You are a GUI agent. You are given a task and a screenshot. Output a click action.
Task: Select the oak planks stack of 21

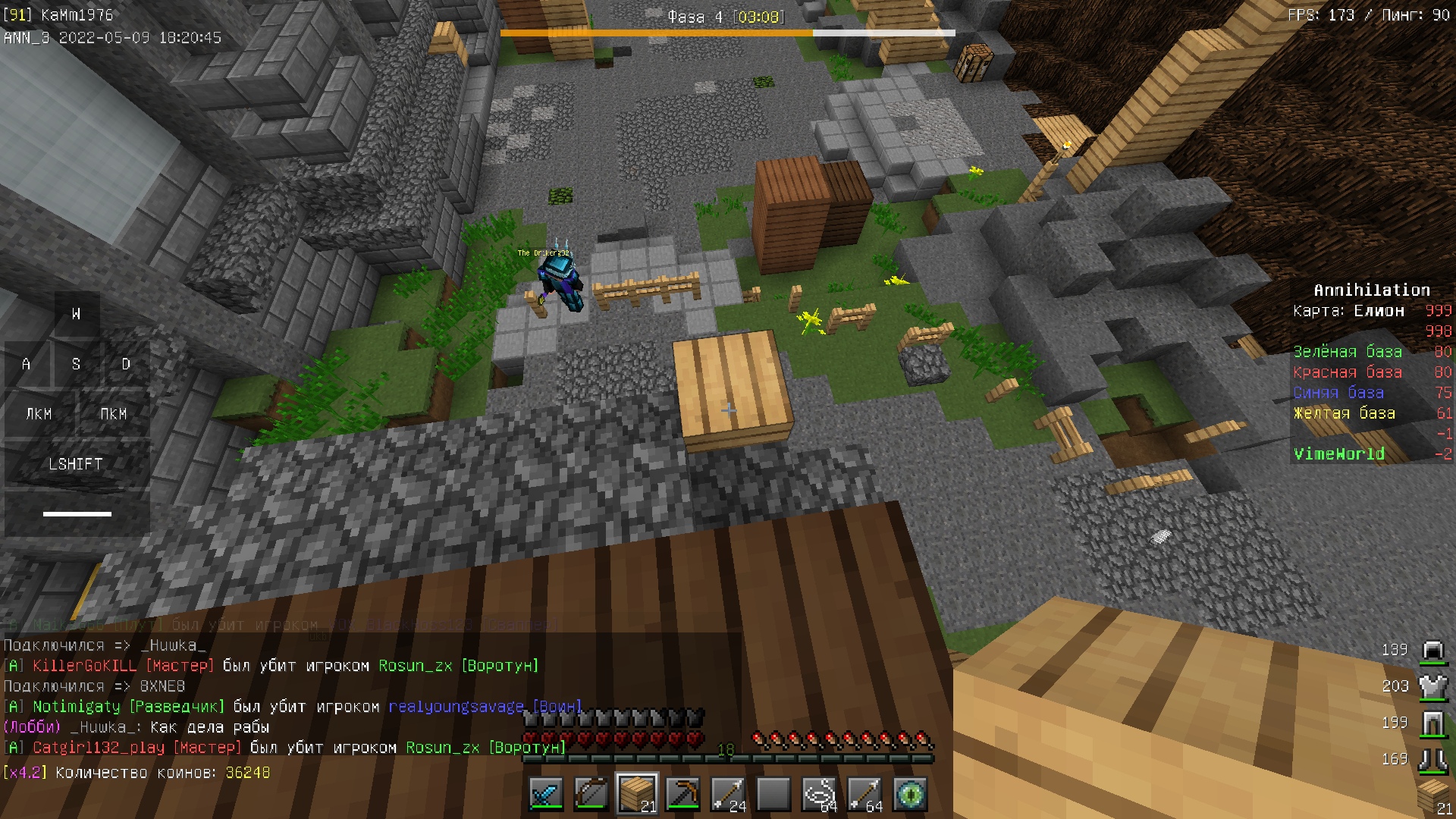tap(637, 795)
